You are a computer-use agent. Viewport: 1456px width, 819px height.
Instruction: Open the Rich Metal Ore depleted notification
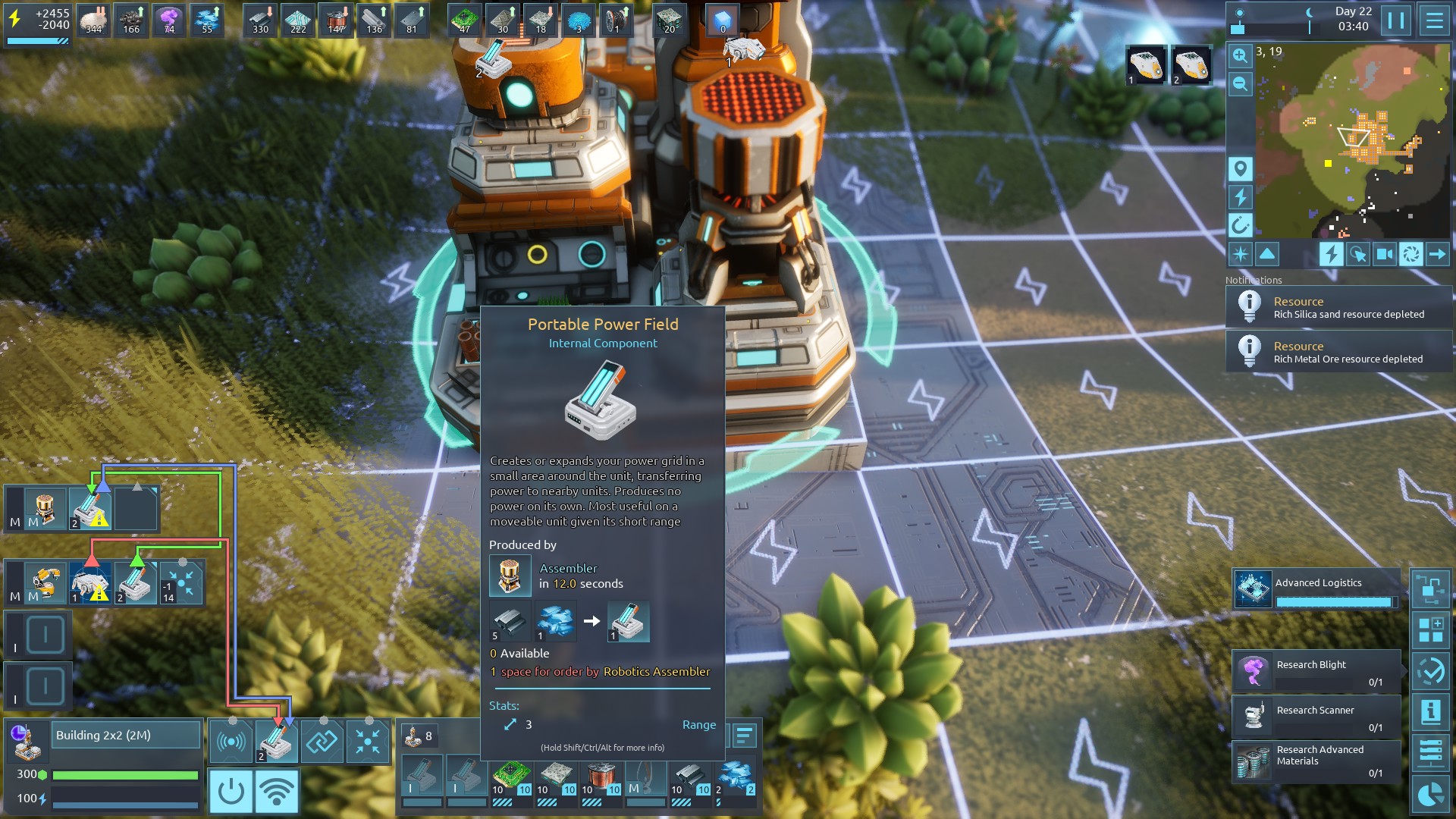(1338, 352)
